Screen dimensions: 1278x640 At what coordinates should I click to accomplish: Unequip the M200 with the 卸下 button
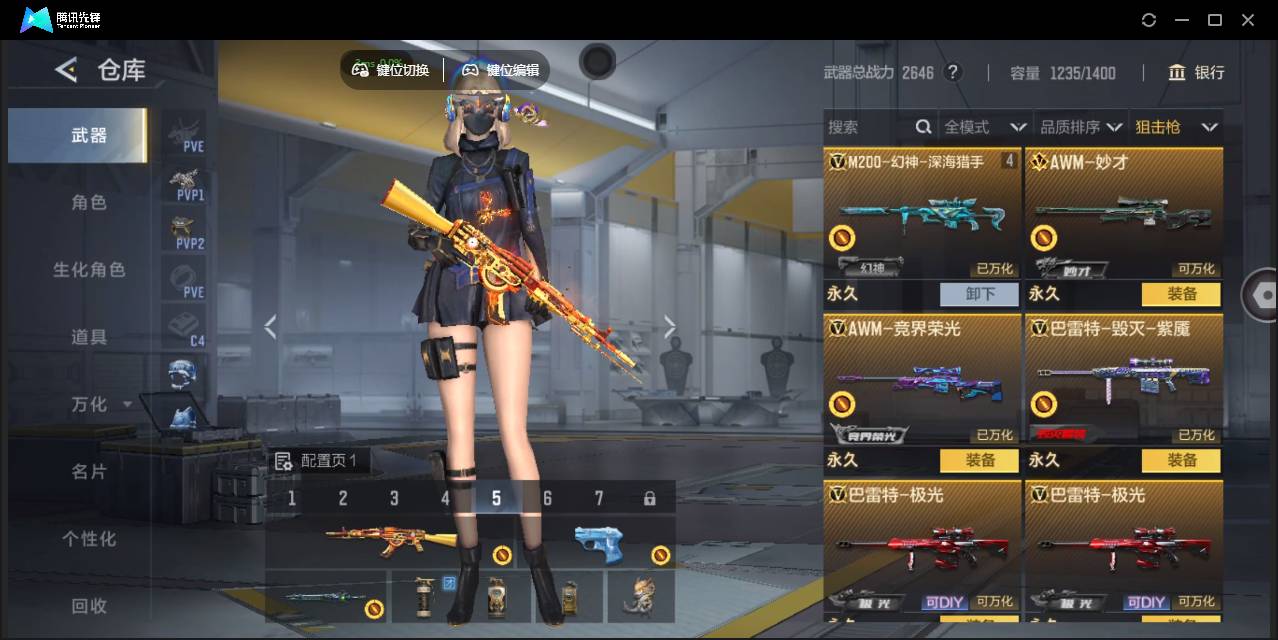[979, 294]
